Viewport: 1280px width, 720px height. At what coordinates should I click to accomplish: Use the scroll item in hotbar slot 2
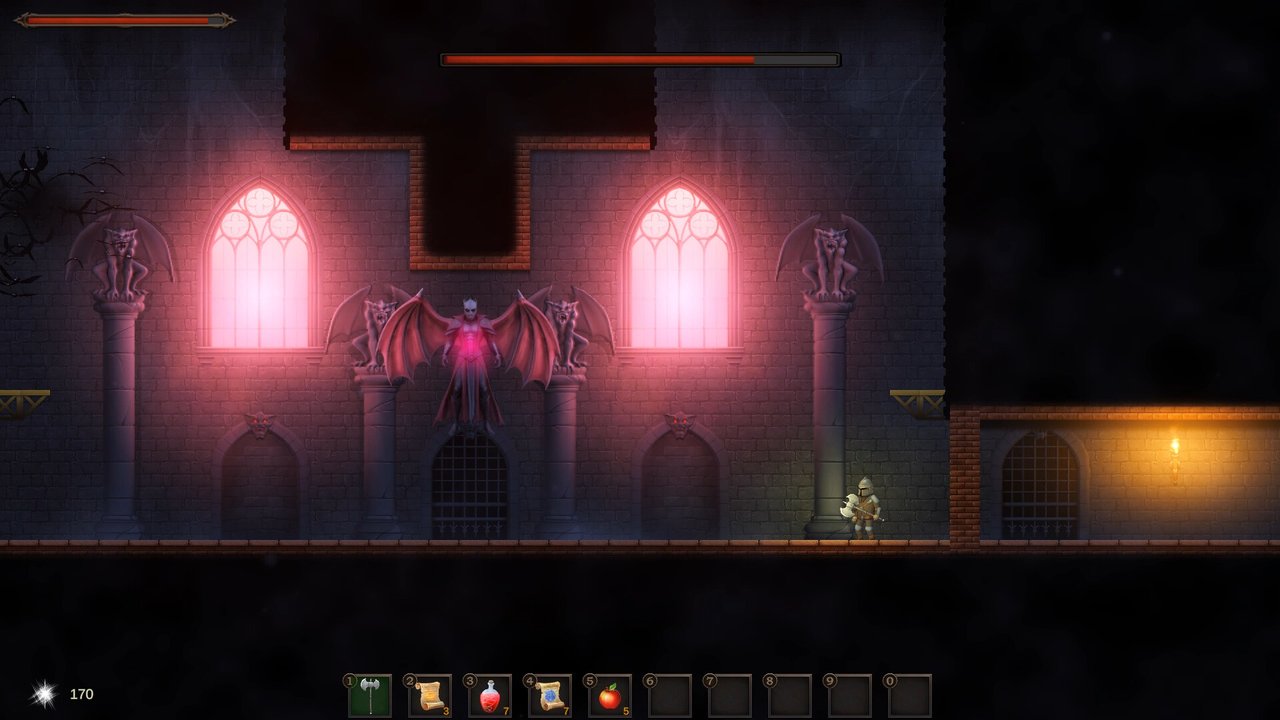click(428, 694)
